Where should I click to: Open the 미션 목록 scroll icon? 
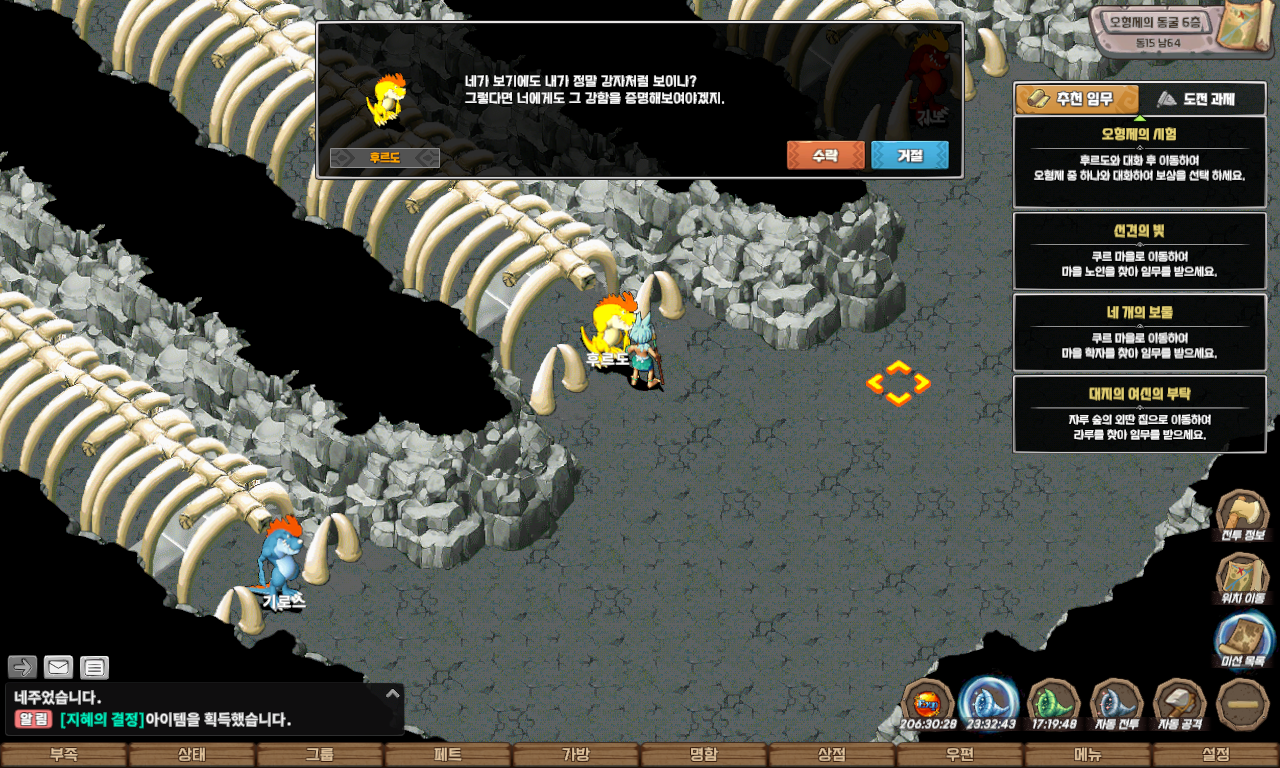1243,640
